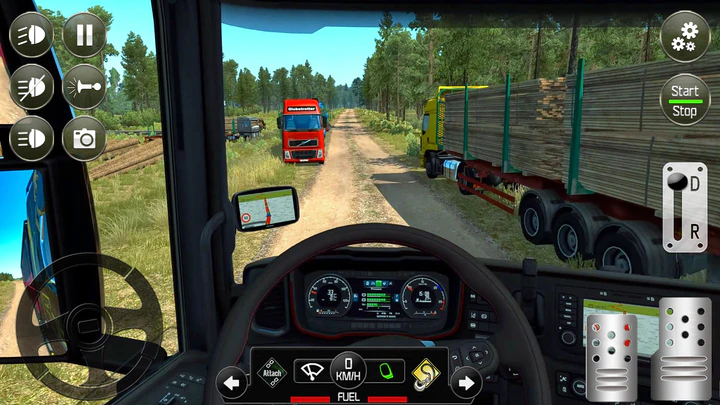The height and width of the screenshot is (405, 720).
Task: Activate the right turn arrow
Action: [x=465, y=381]
